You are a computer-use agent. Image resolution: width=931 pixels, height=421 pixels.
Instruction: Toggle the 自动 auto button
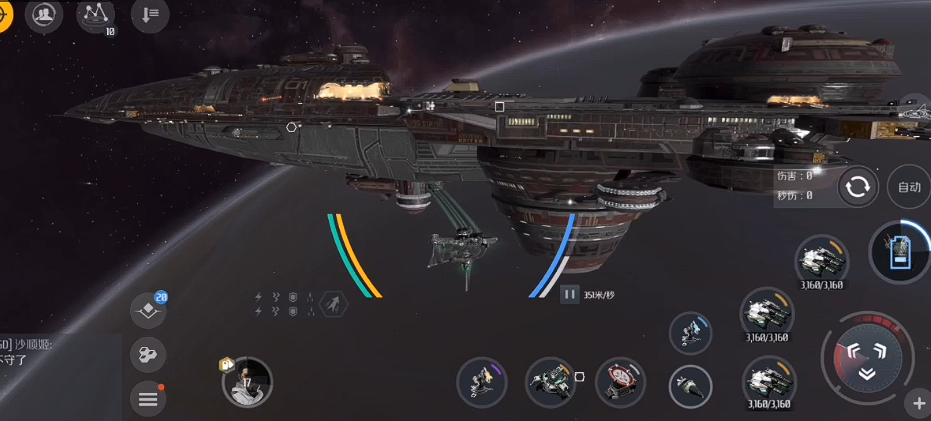click(909, 187)
